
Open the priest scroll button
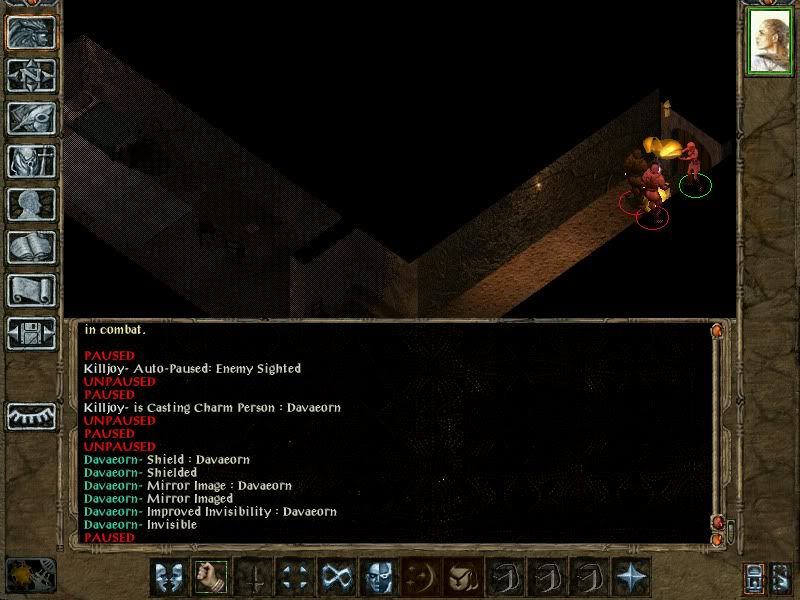pyautogui.click(x=31, y=290)
